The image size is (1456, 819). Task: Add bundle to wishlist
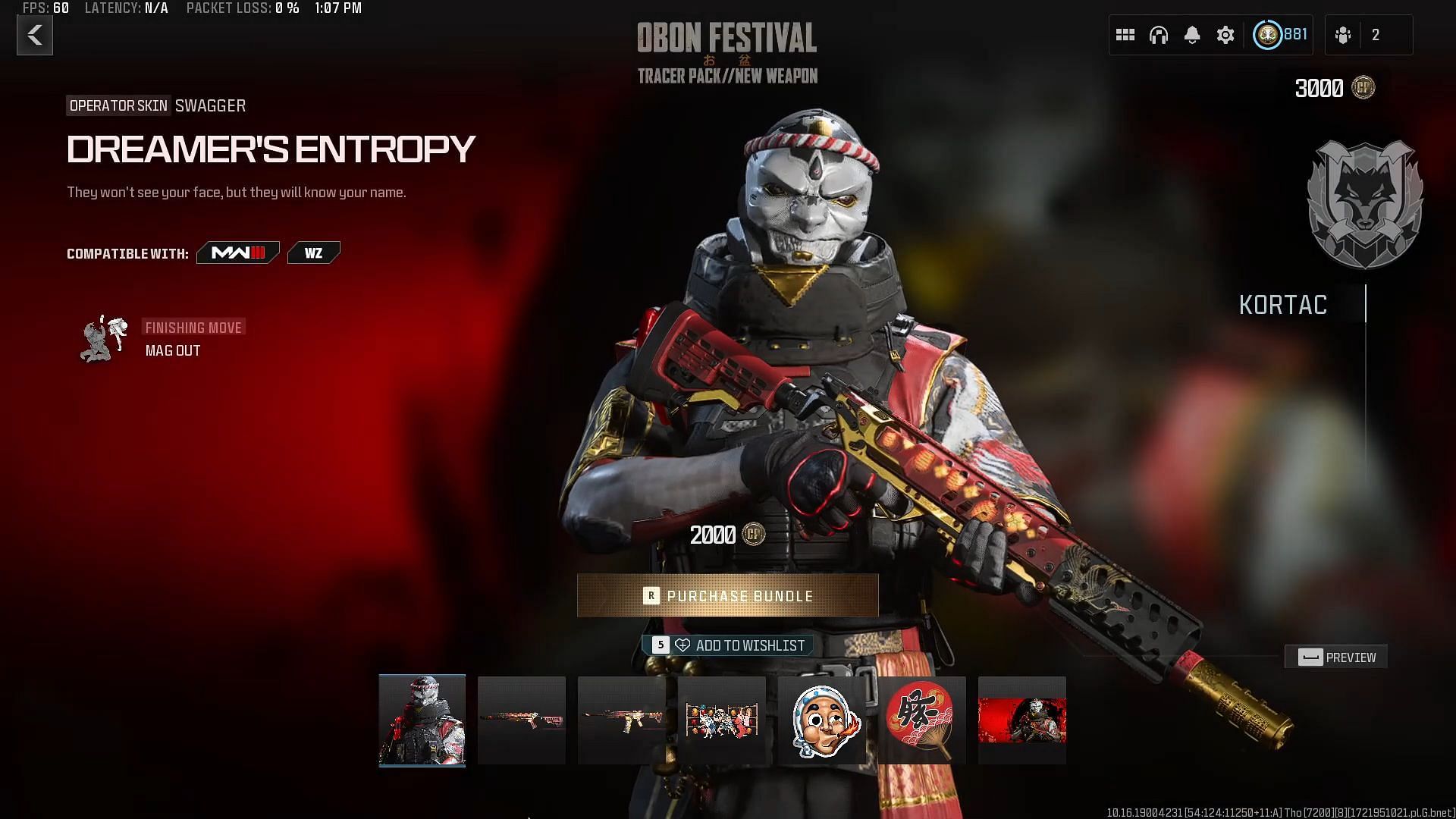pyautogui.click(x=728, y=645)
